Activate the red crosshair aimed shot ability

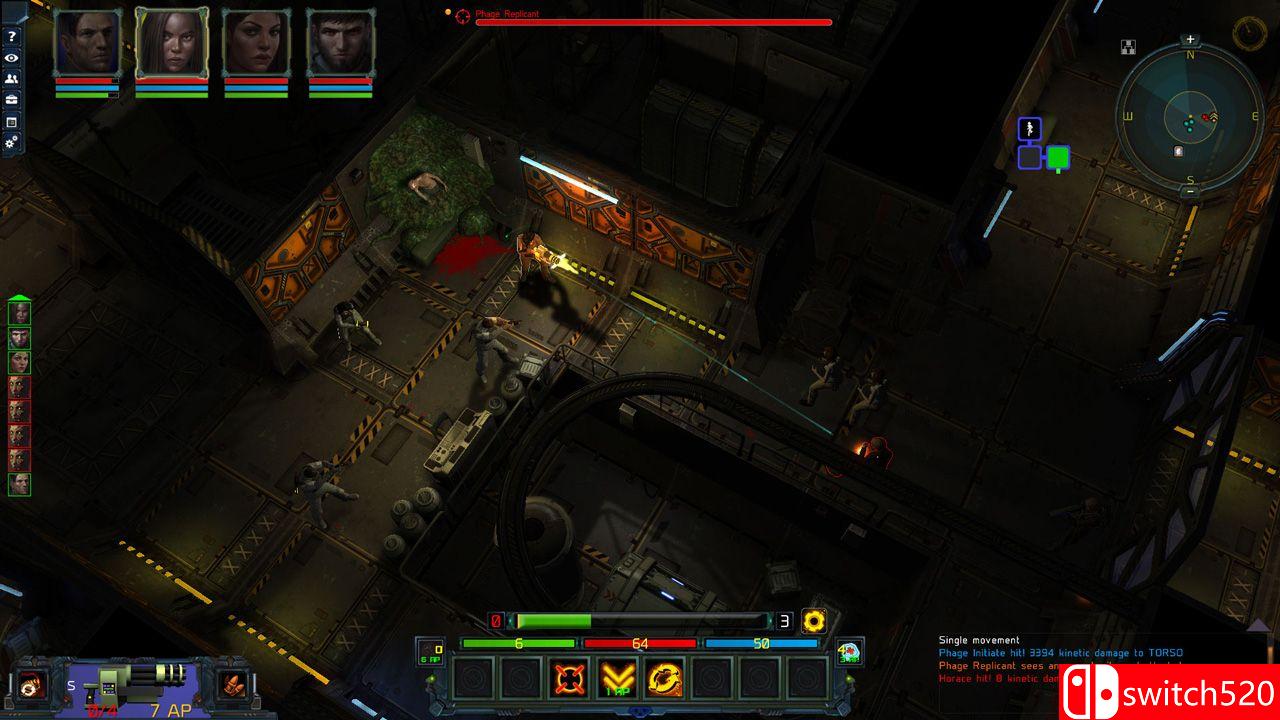[569, 679]
